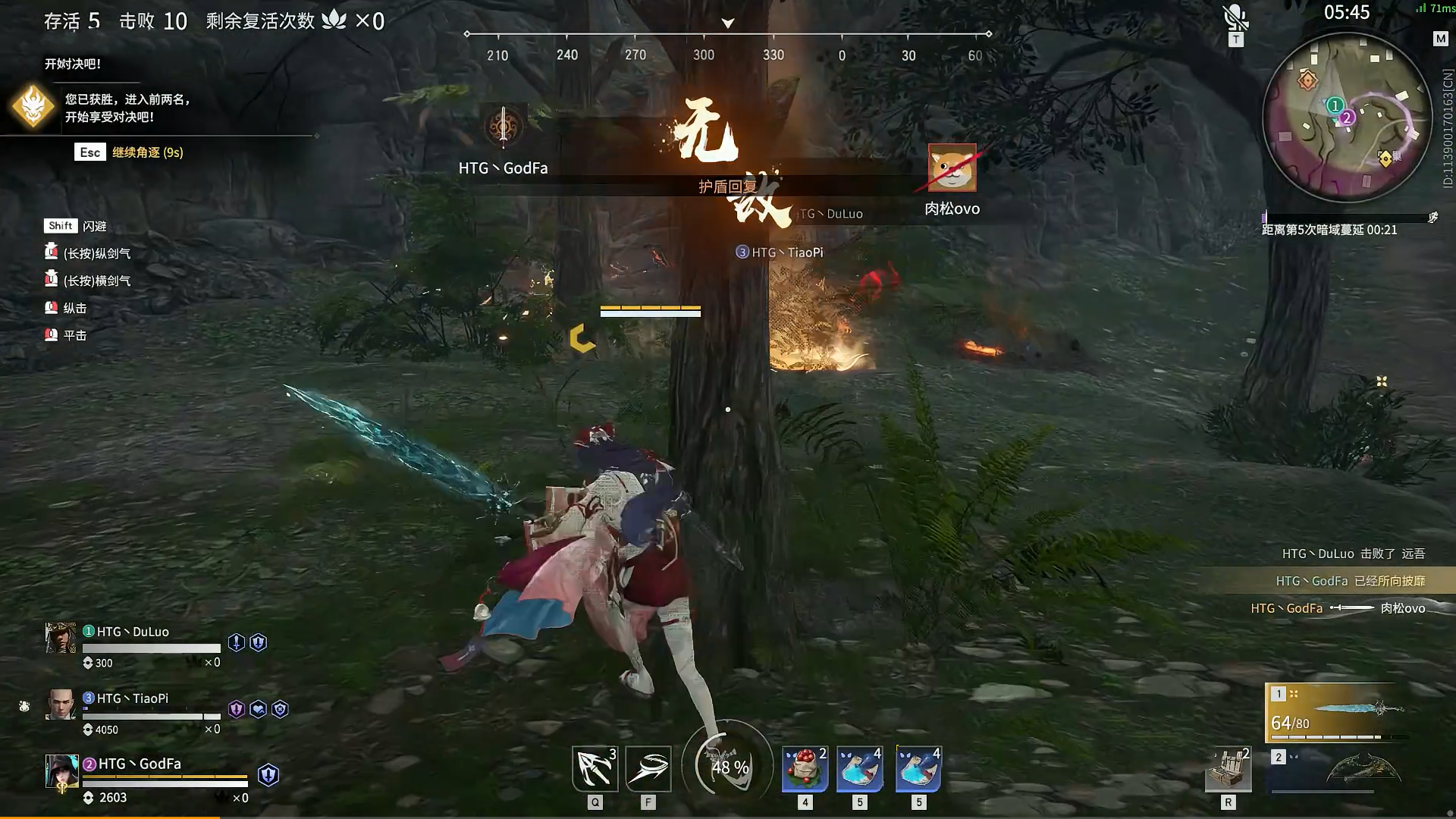Select the repair kit box slot
The height and width of the screenshot is (819, 1456).
[1228, 770]
